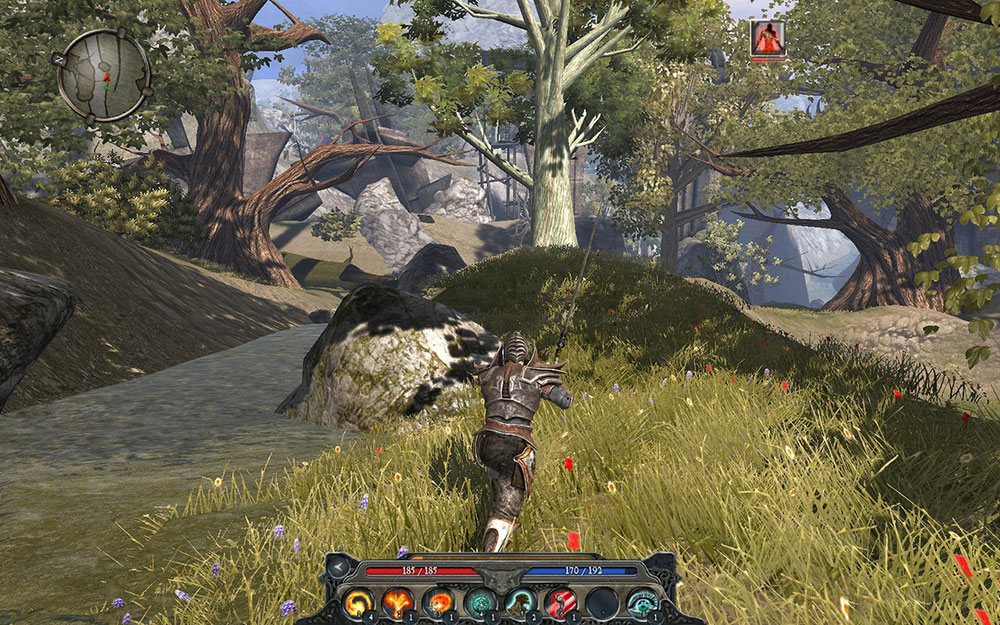Use the red and white striped skill

pyautogui.click(x=560, y=603)
